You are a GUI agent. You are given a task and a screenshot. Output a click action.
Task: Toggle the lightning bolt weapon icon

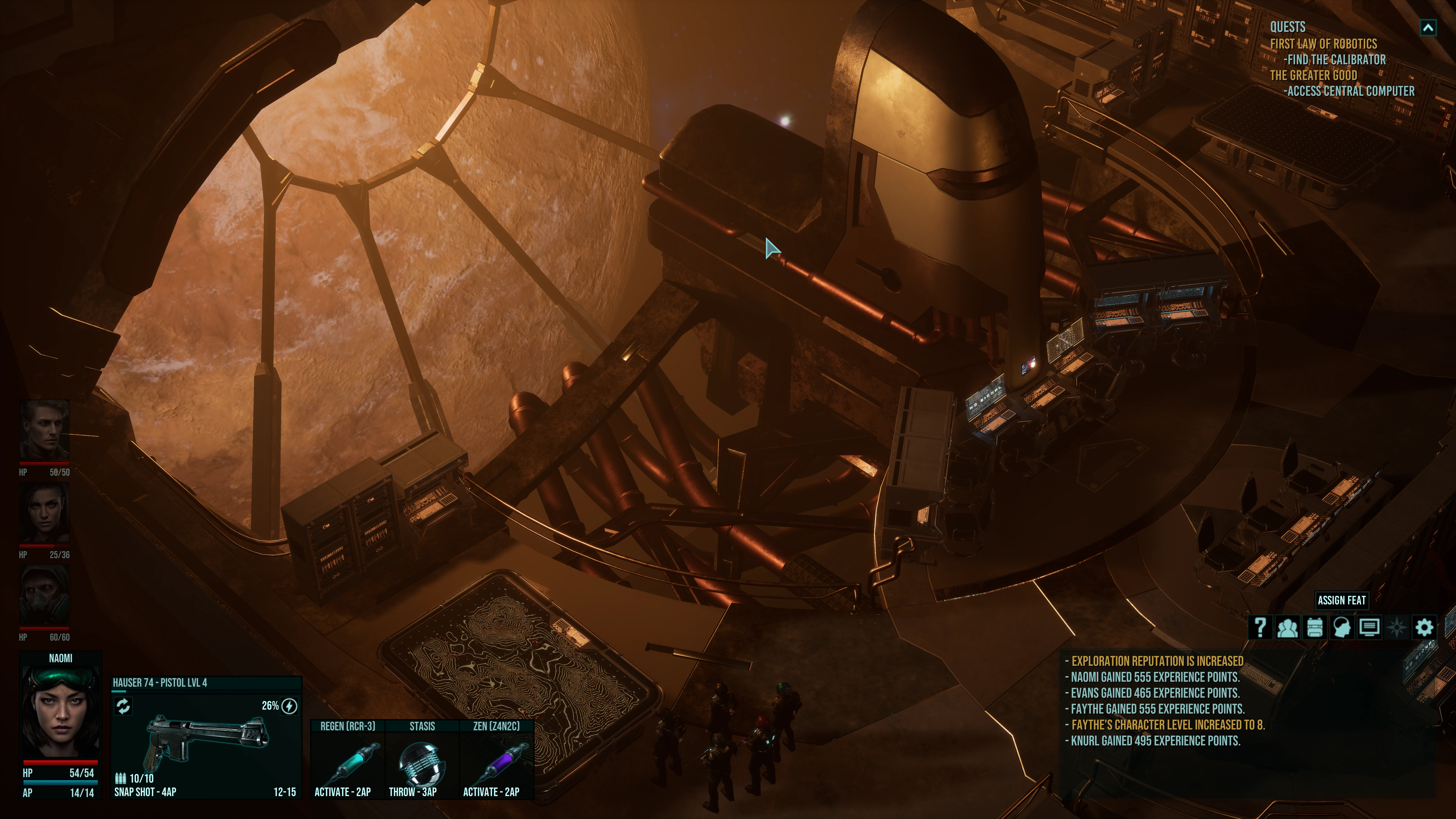[289, 706]
